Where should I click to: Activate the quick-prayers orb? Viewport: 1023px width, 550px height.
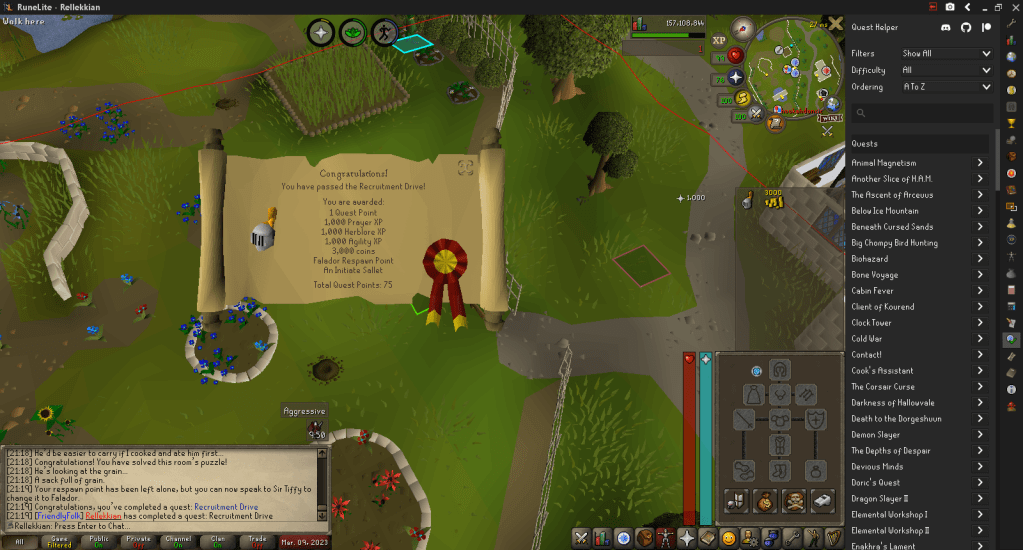pos(737,77)
